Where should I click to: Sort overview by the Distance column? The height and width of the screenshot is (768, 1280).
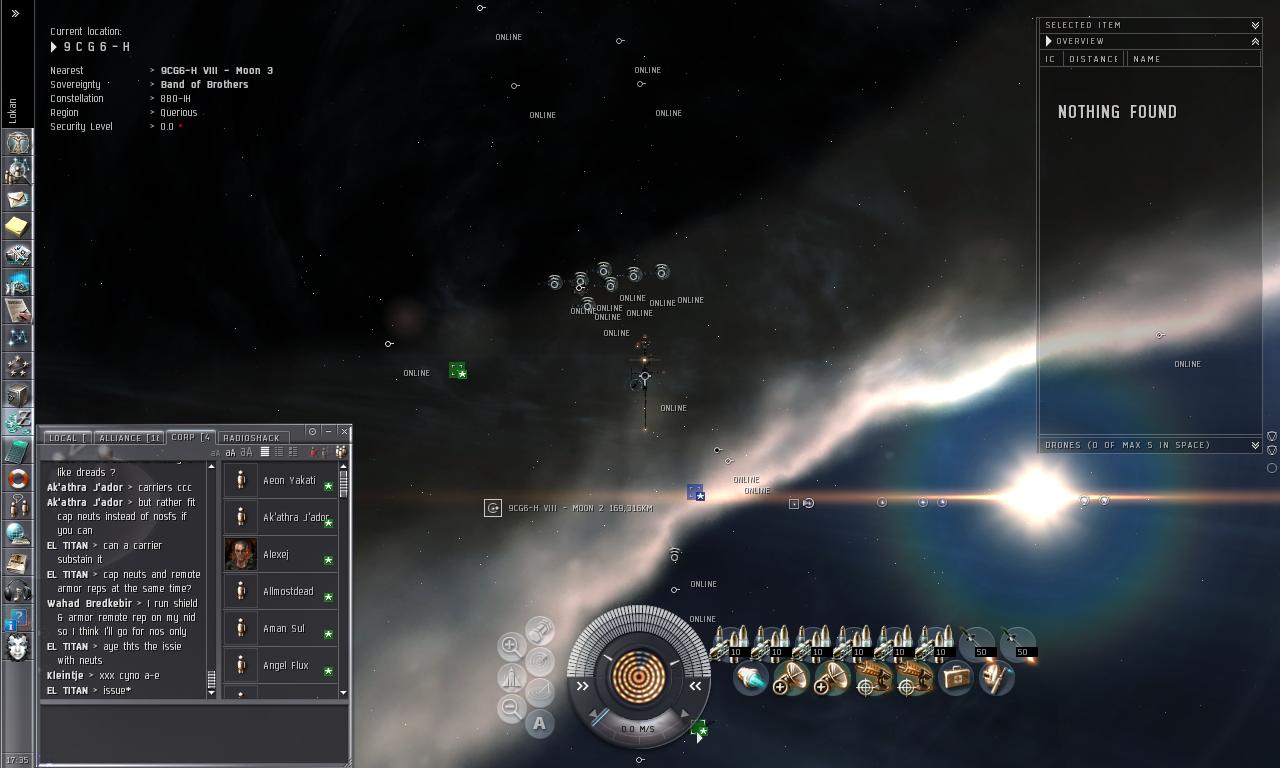point(1093,59)
